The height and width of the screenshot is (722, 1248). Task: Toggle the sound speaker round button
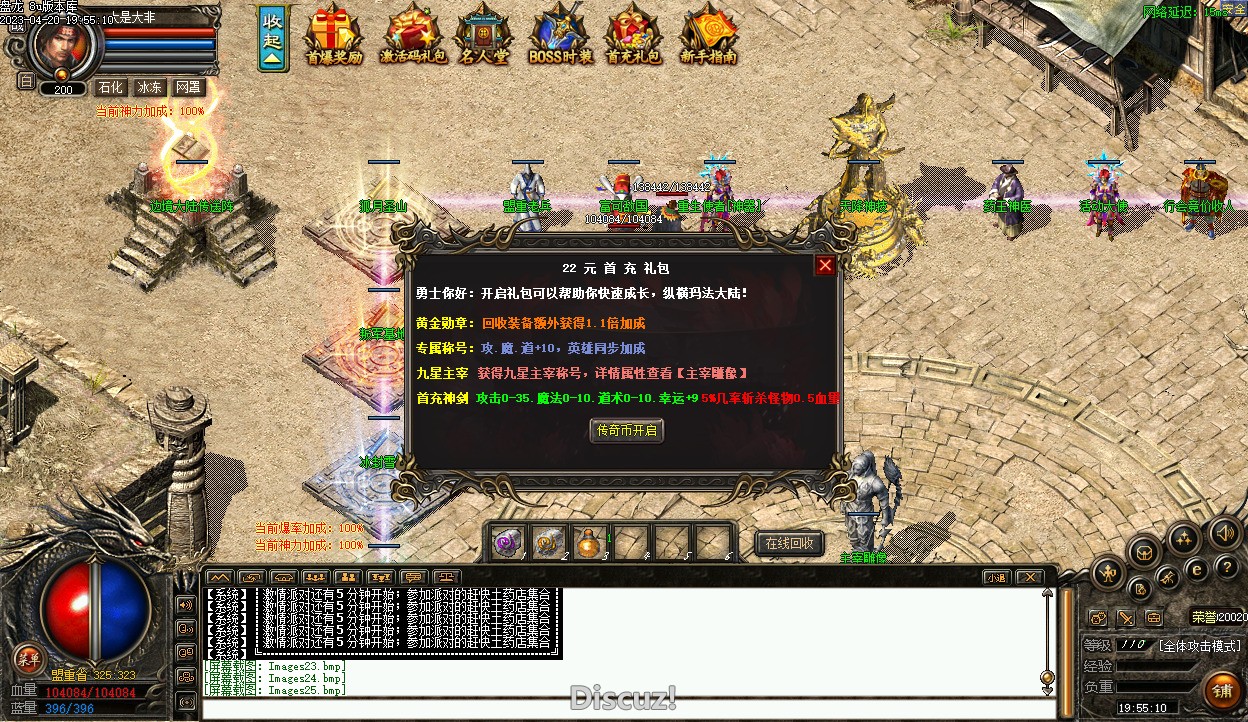tap(1224, 533)
